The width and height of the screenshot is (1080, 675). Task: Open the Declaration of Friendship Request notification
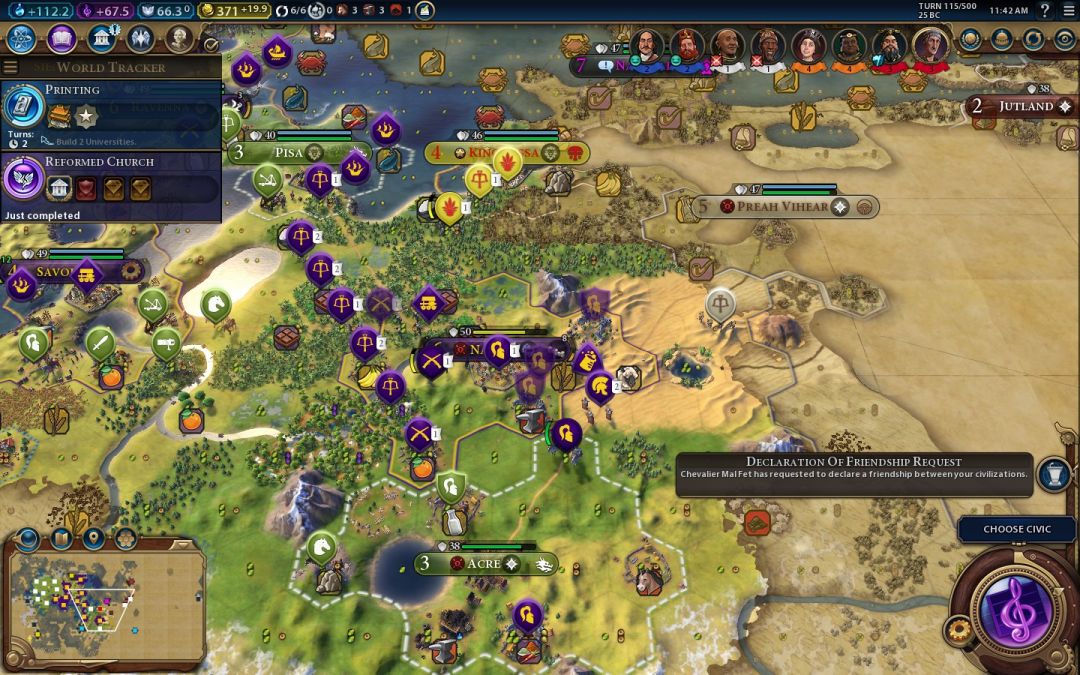click(x=853, y=474)
